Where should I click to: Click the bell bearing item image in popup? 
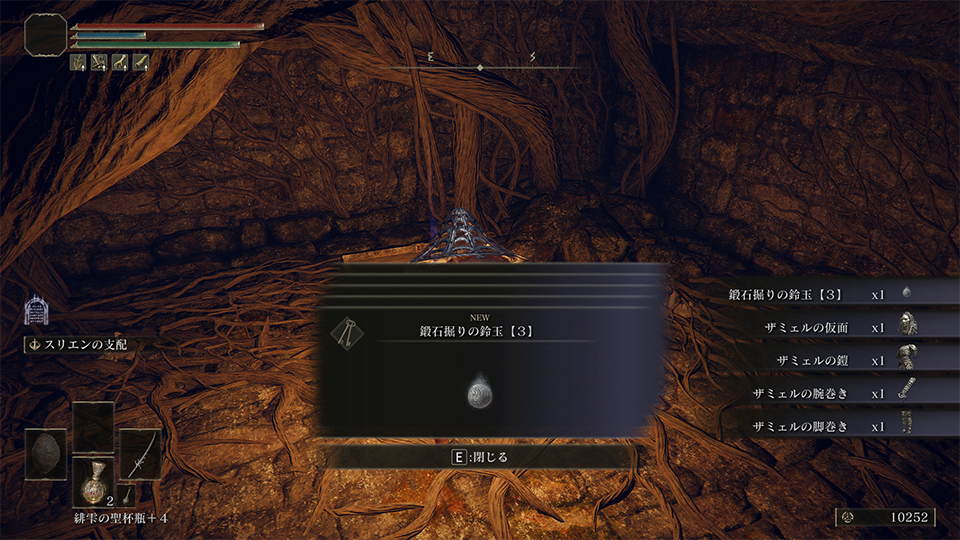coord(479,394)
